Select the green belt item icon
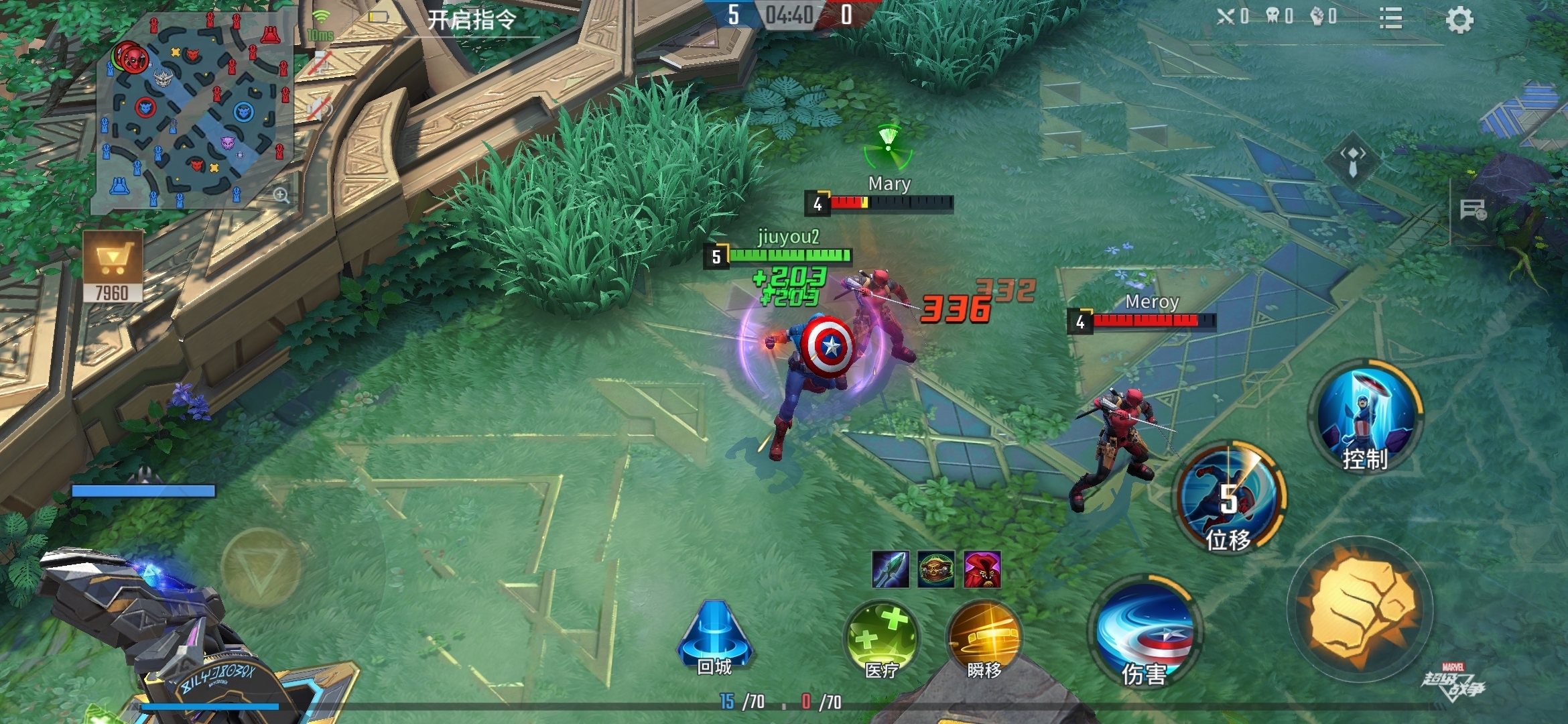The height and width of the screenshot is (724, 1568). 936,570
